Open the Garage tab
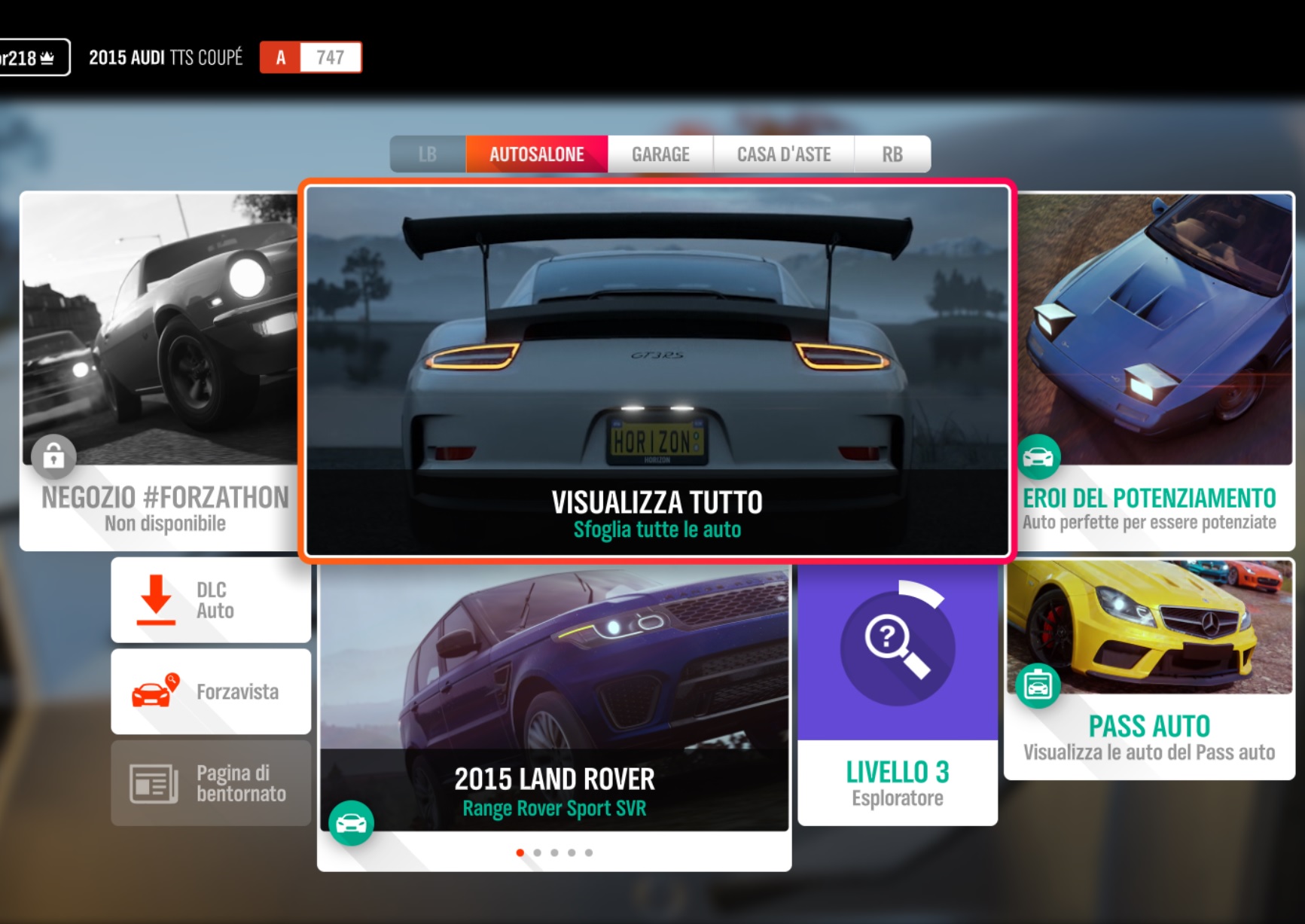 (x=660, y=154)
